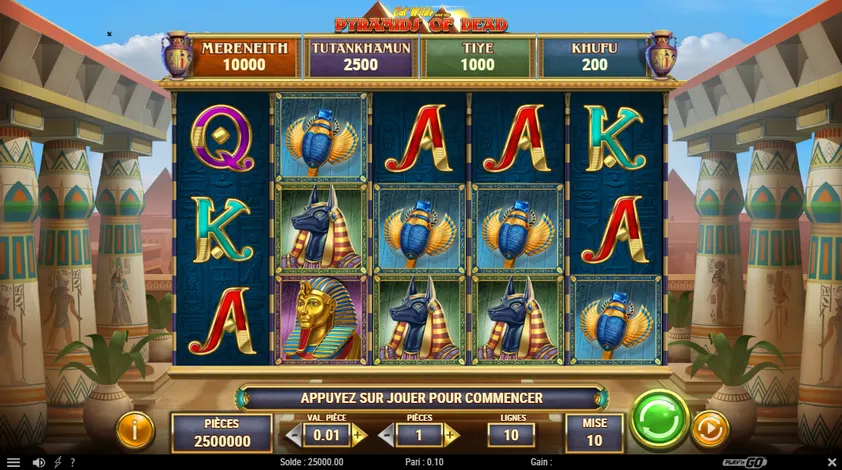Viewport: 842px width, 470px height.
Task: Toggle the sound speaker icon
Action: [x=39, y=462]
